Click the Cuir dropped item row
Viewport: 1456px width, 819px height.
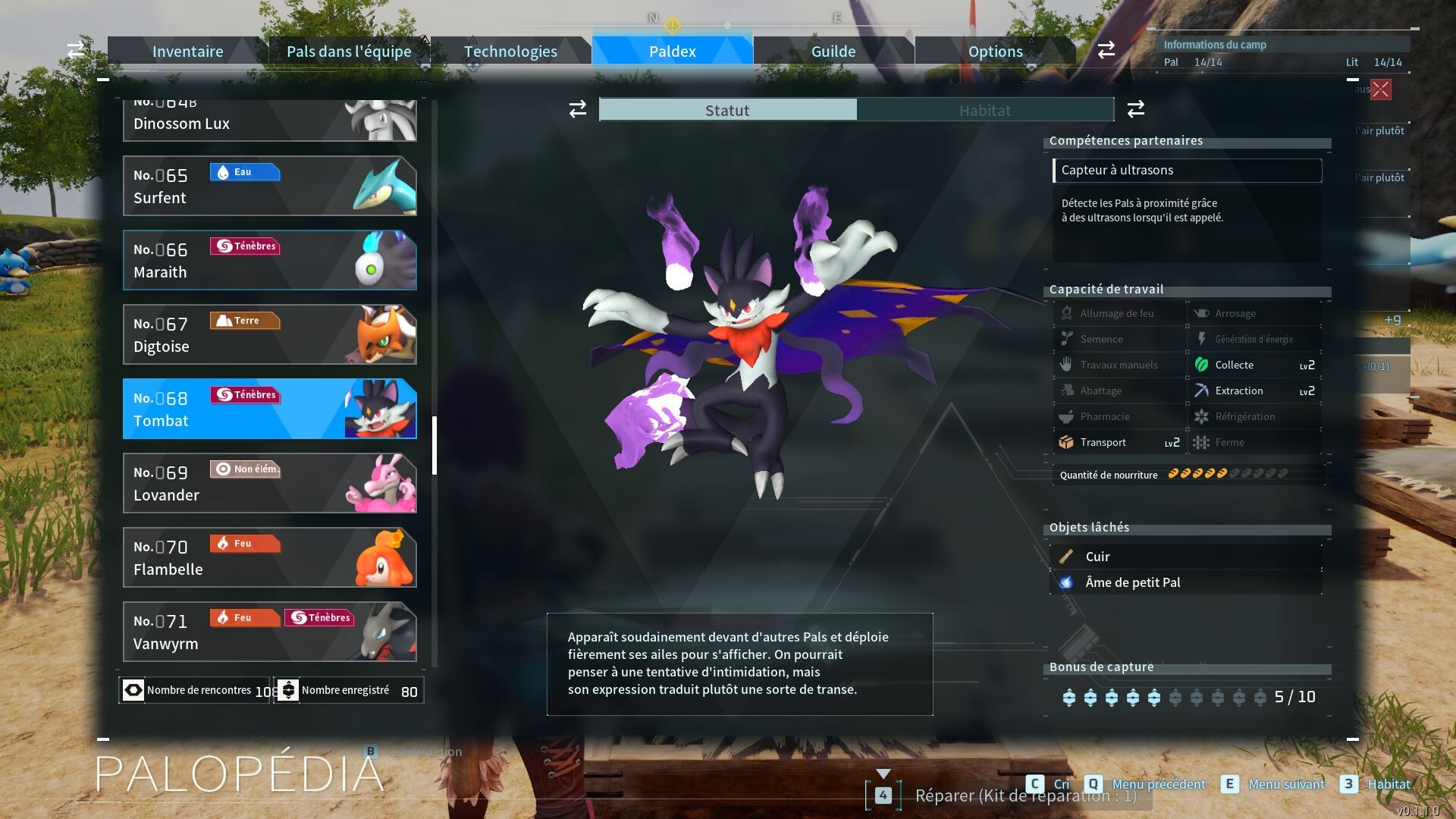1187,557
